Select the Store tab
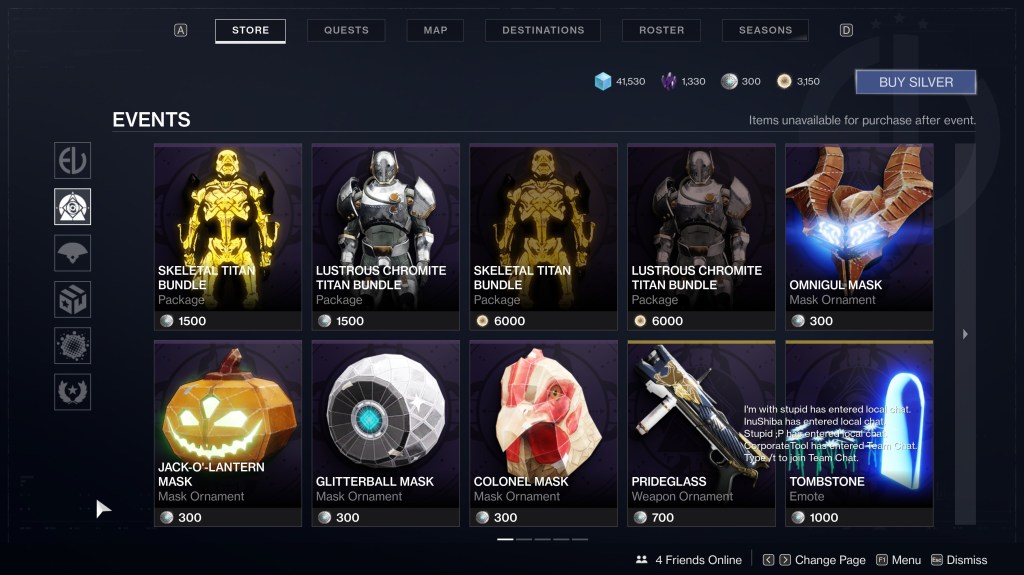This screenshot has width=1024, height=575. (250, 30)
